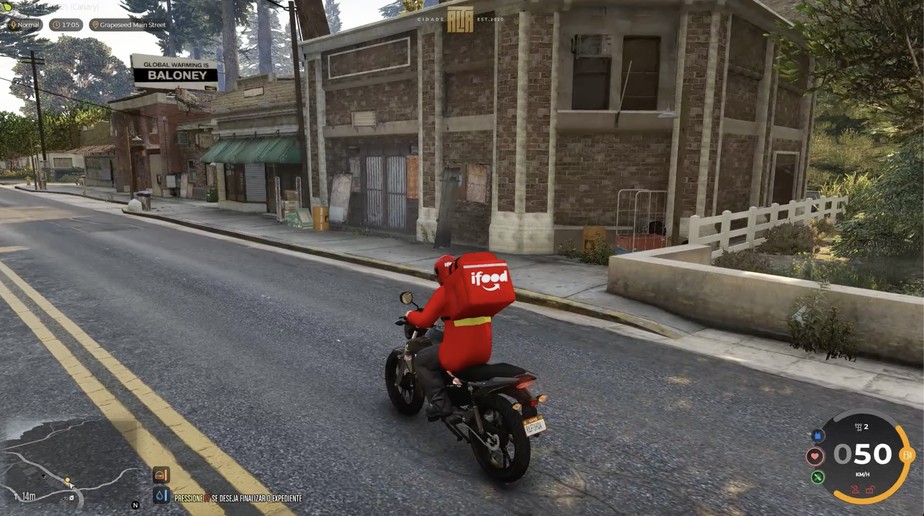Click the north compass marker by the minimap
Image resolution: width=924 pixels, height=516 pixels.
coord(135,505)
